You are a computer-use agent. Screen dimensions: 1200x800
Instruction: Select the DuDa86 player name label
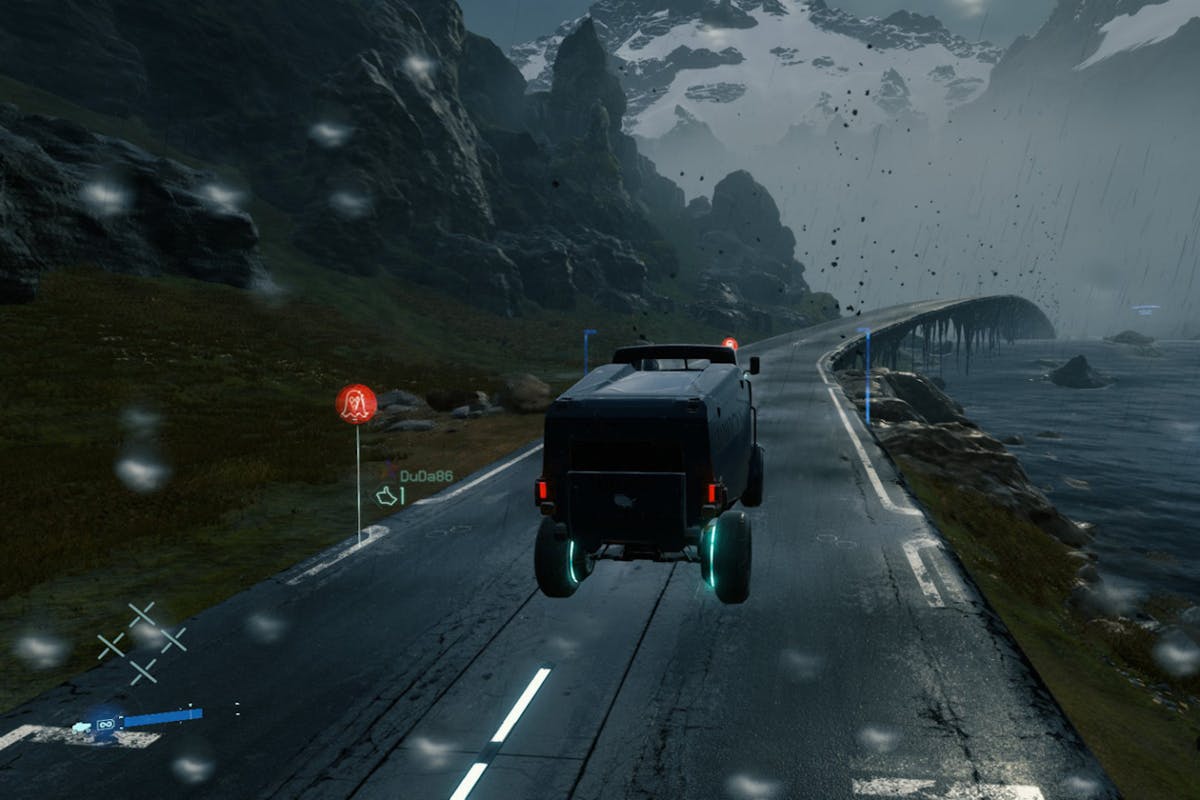[426, 476]
